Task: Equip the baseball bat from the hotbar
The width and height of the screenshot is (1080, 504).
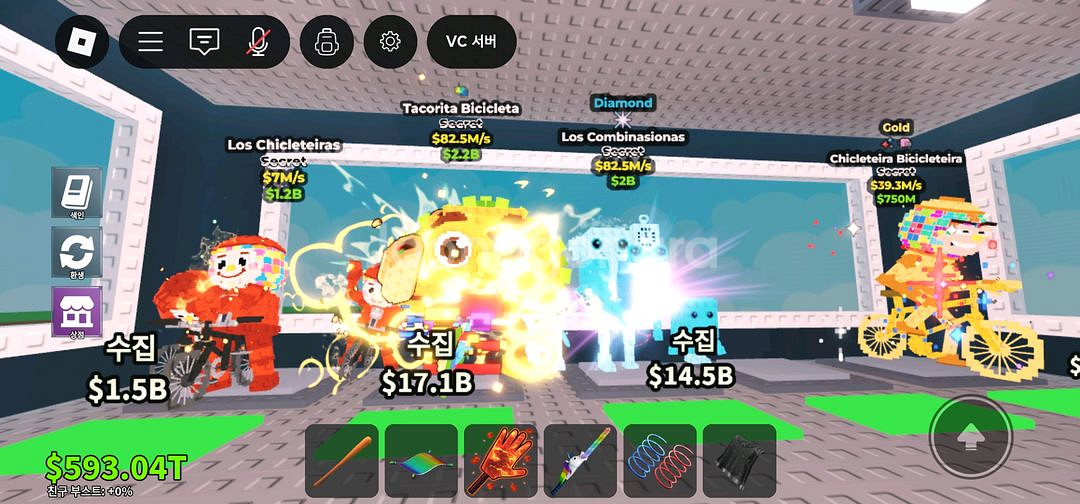Action: click(x=342, y=461)
